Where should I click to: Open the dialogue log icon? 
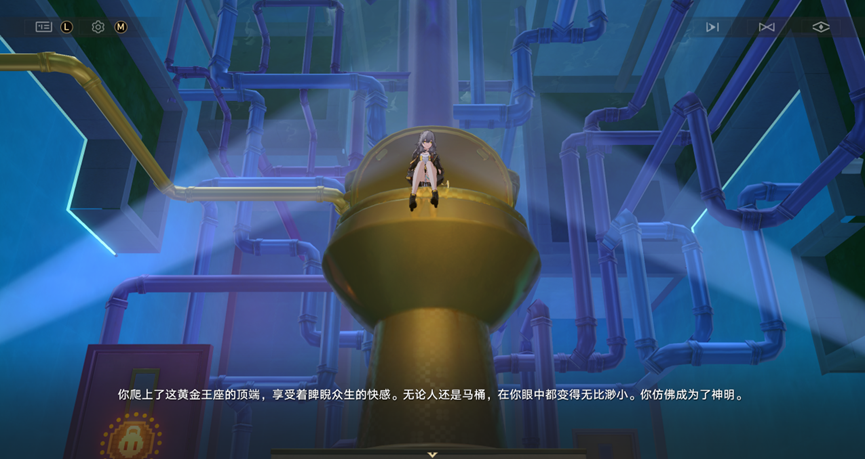point(43,27)
